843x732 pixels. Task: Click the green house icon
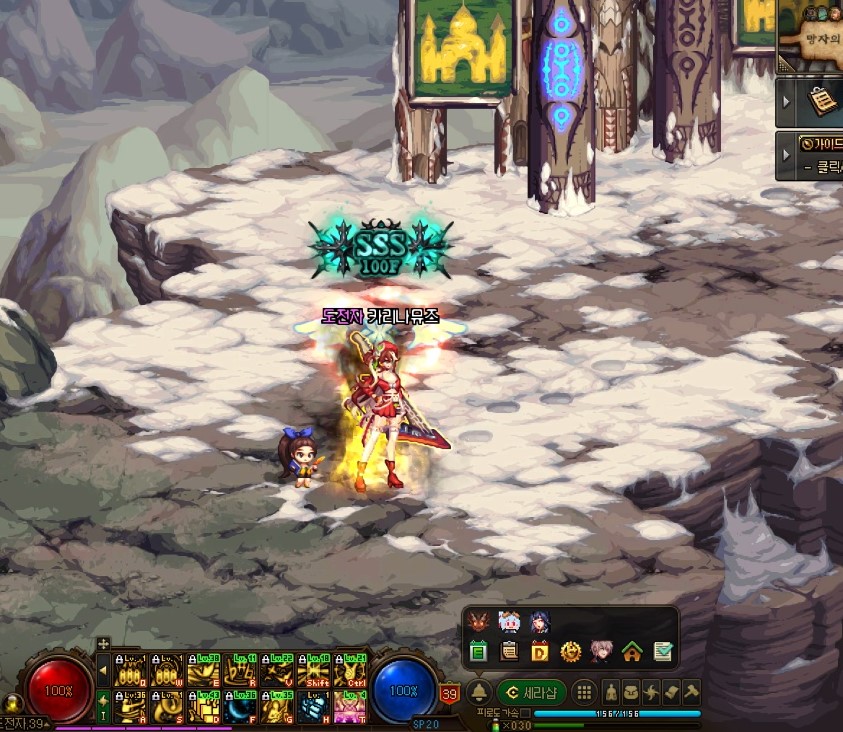631,652
